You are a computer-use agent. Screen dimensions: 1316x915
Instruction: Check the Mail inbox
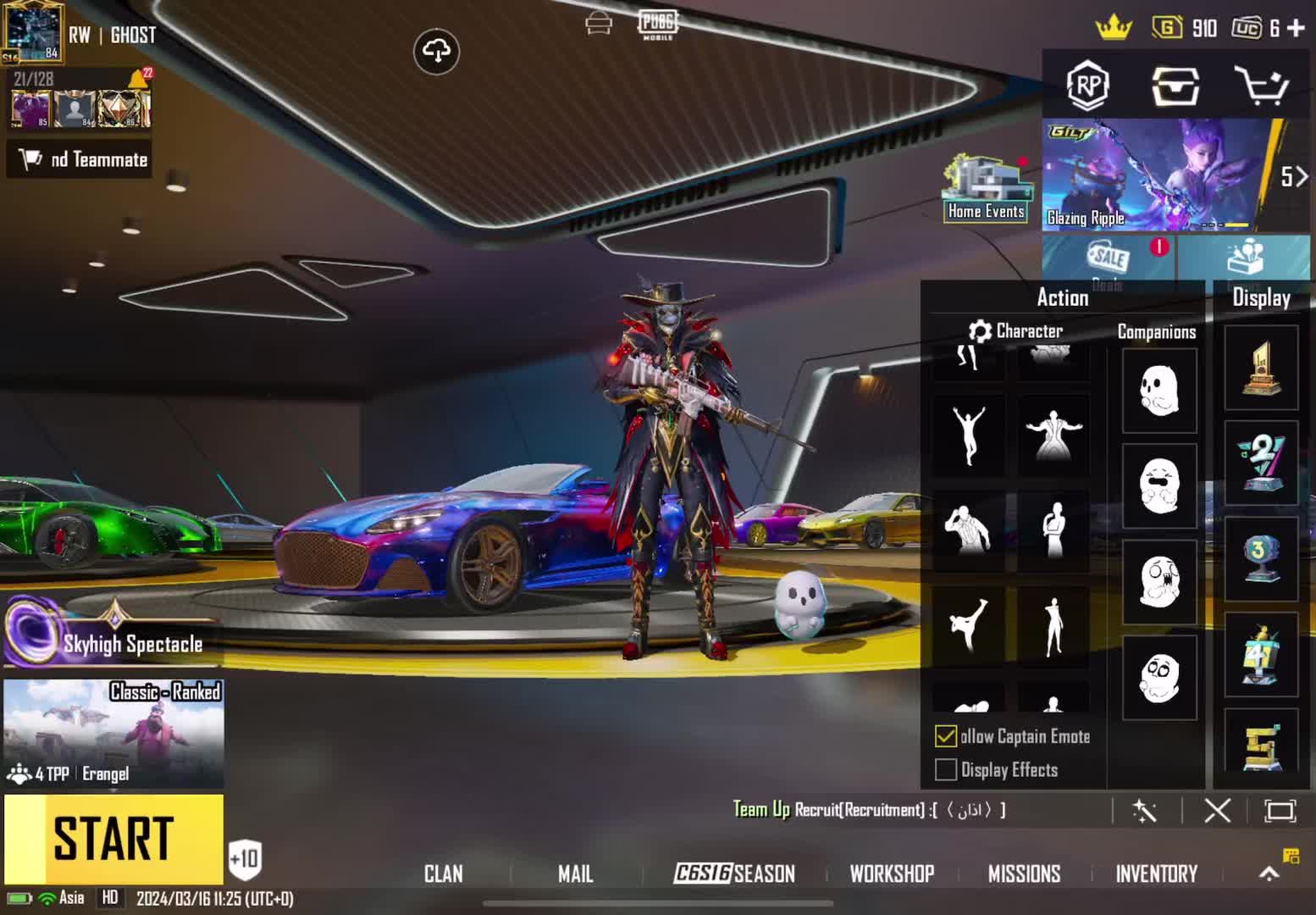pos(575,873)
